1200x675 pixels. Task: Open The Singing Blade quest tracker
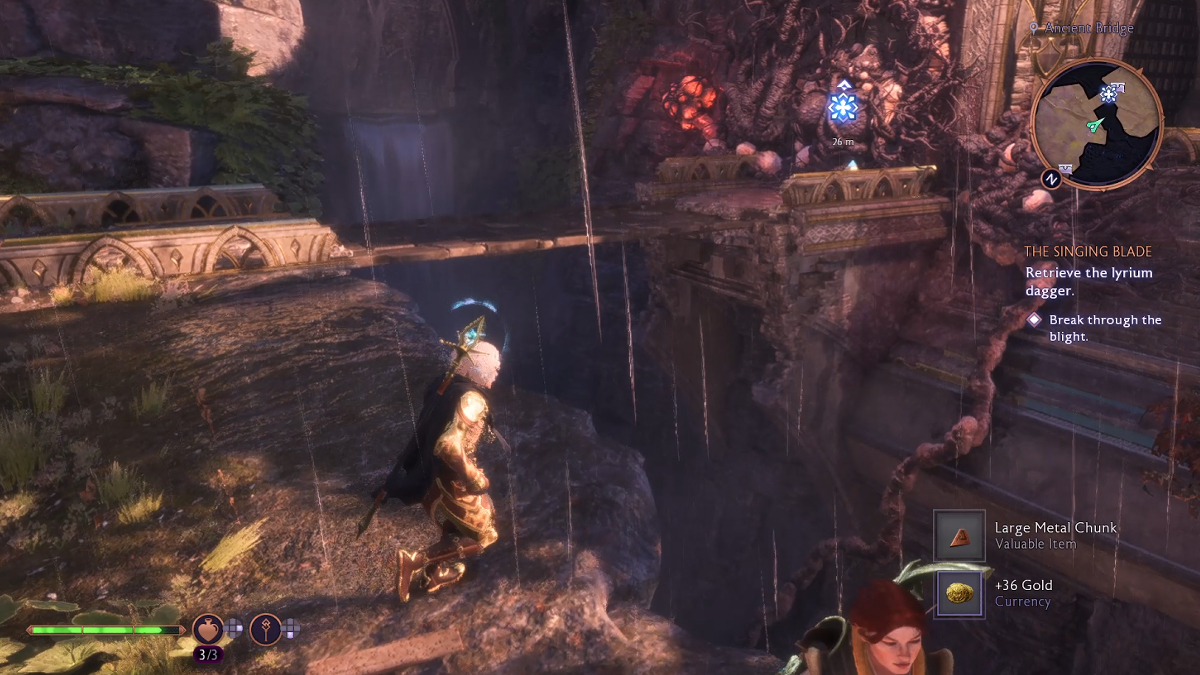(1088, 252)
